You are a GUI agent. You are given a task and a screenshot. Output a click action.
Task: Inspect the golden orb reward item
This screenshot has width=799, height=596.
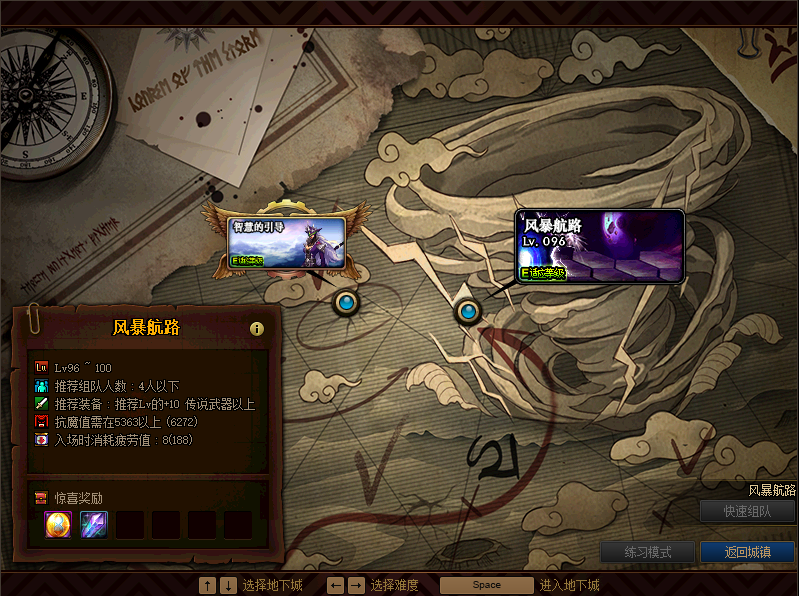(58, 524)
